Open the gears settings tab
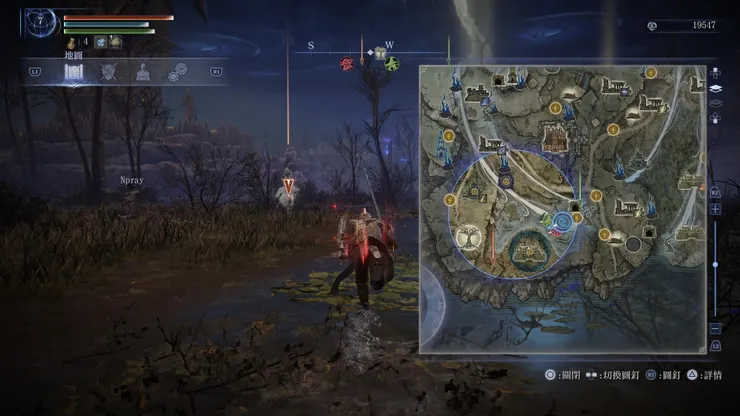740x416 pixels. point(177,72)
